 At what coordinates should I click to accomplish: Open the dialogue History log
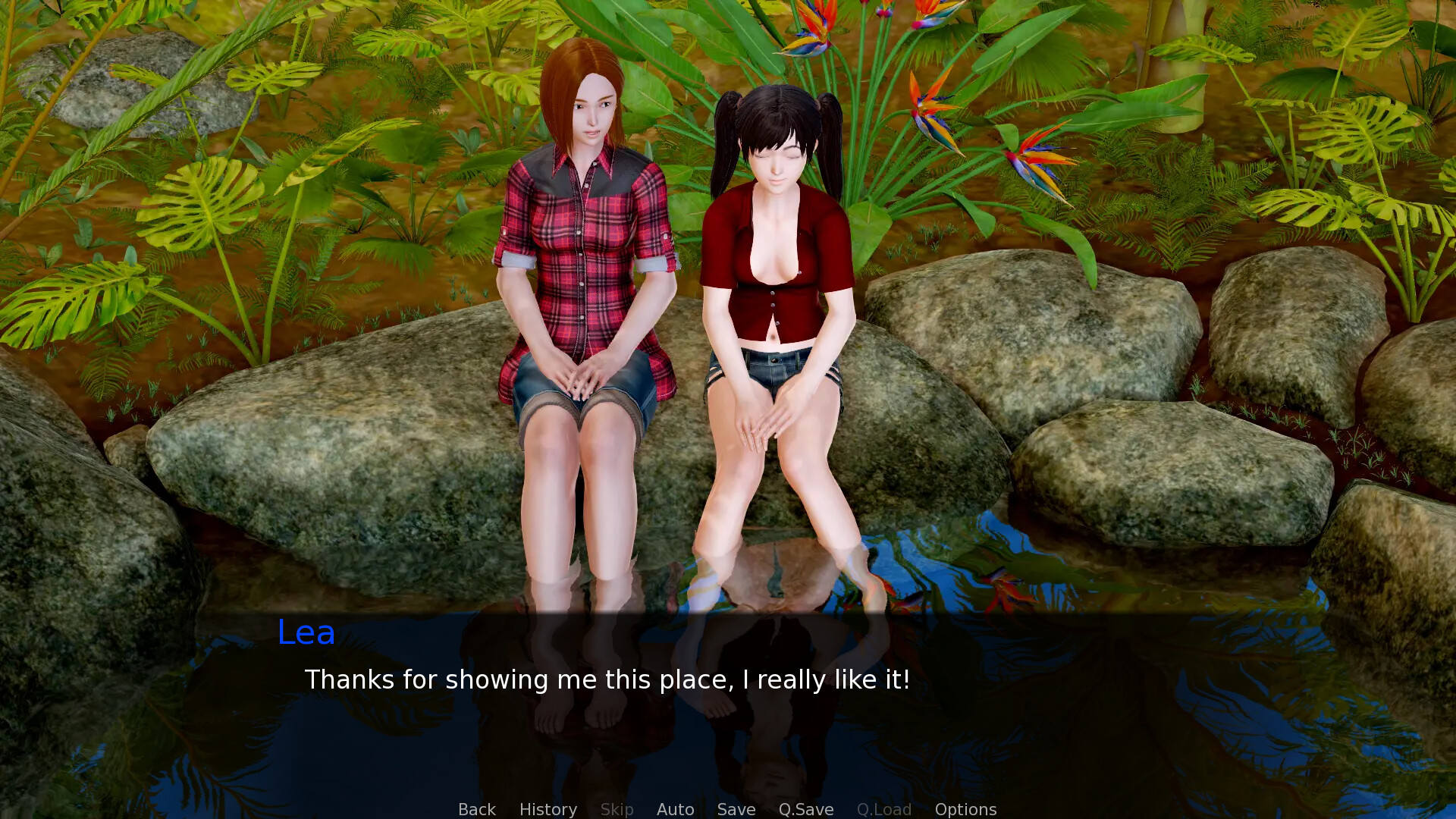(x=548, y=809)
